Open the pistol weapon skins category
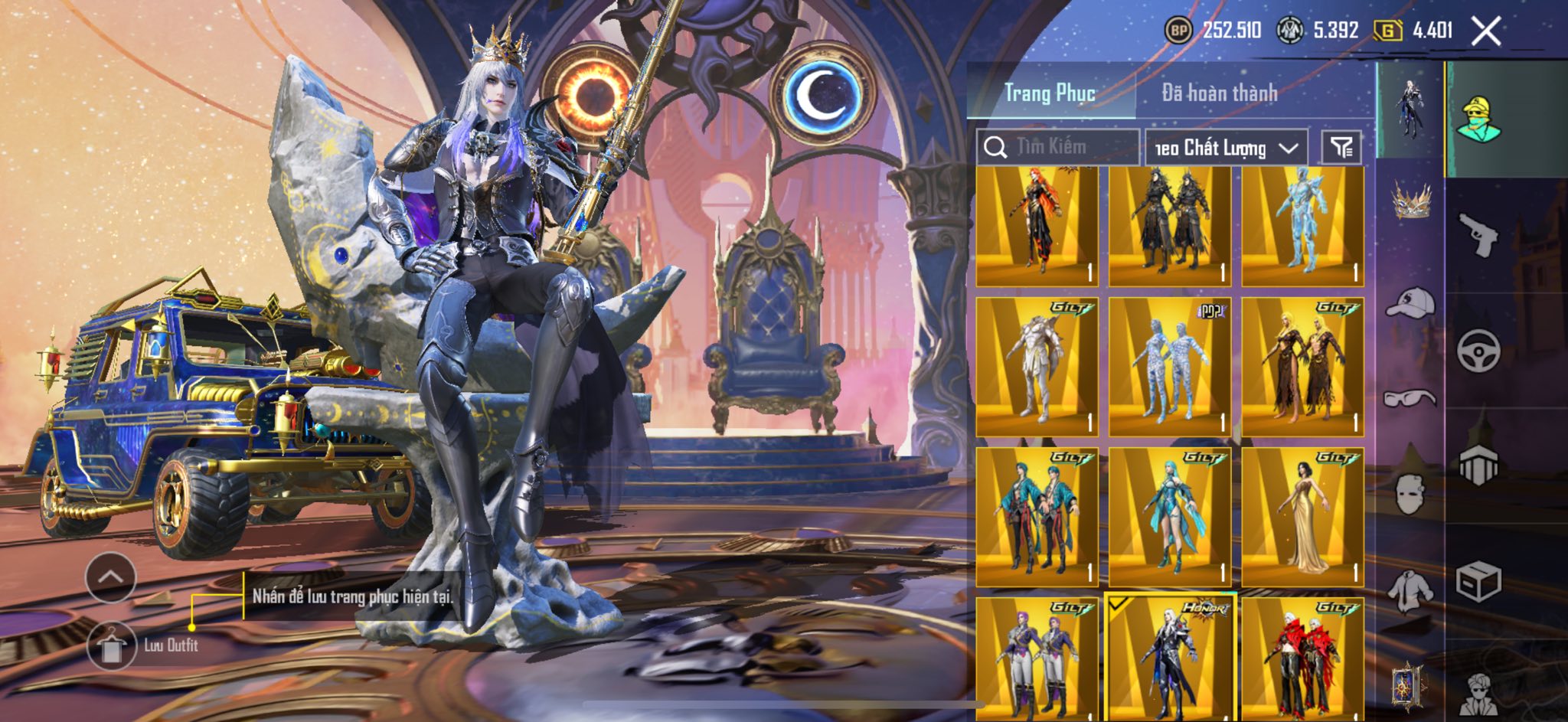Screen dimensions: 1568x722 pos(1478,234)
